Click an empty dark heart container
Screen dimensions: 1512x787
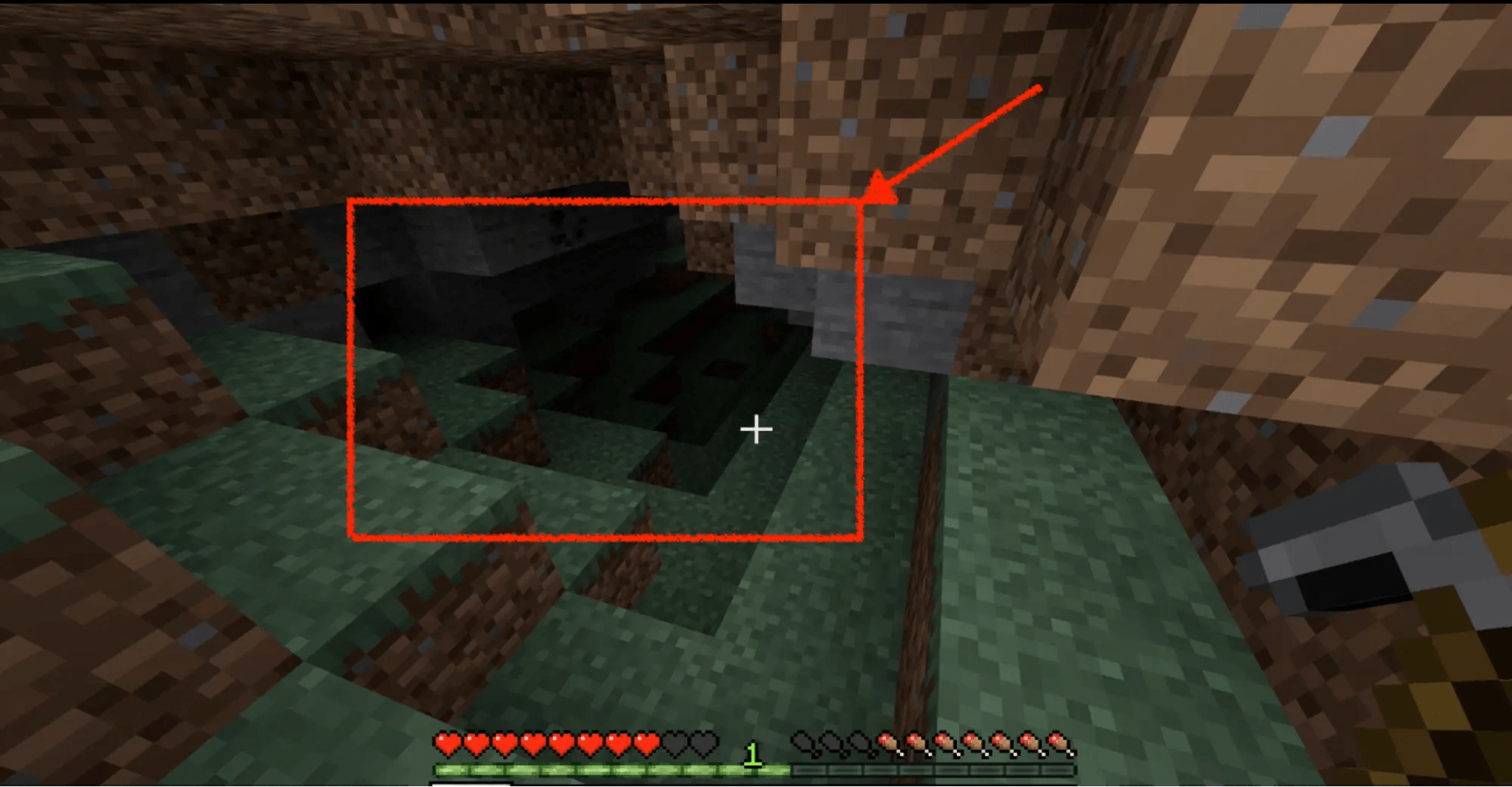pyautogui.click(x=675, y=741)
